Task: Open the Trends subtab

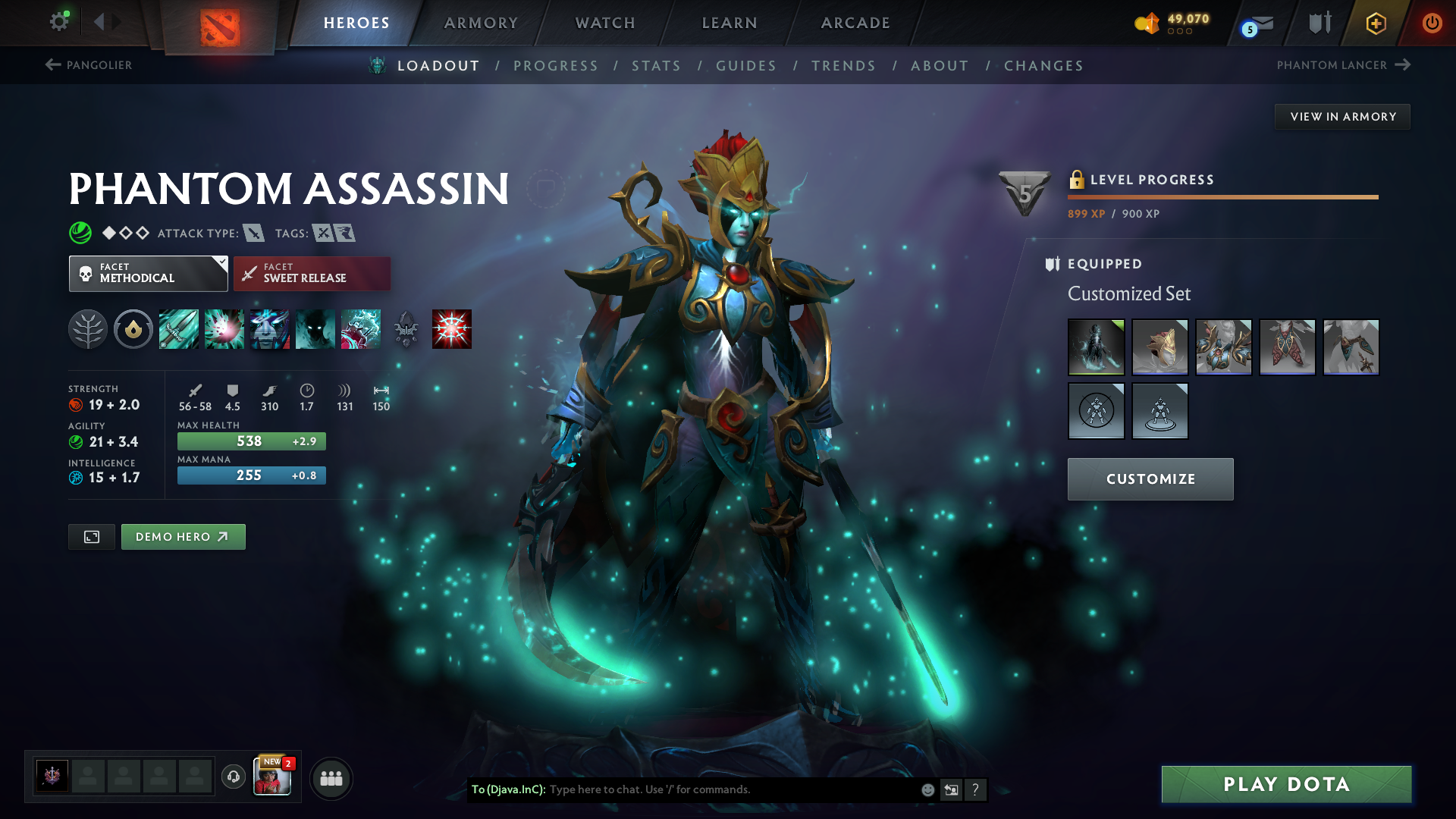Action: coord(843,66)
